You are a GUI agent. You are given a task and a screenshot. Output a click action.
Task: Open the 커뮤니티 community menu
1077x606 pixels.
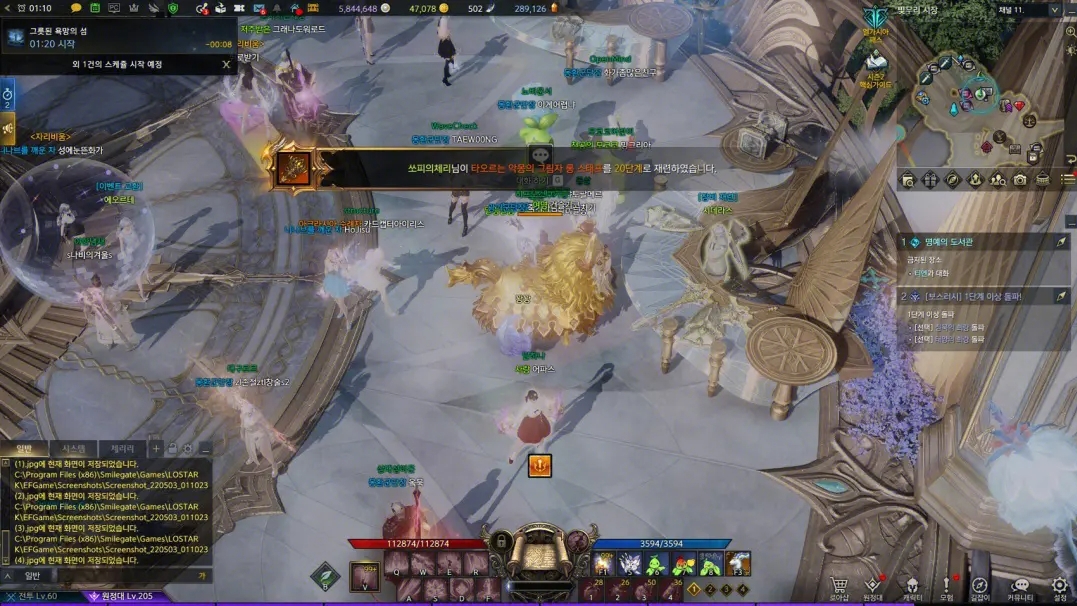click(x=1020, y=587)
